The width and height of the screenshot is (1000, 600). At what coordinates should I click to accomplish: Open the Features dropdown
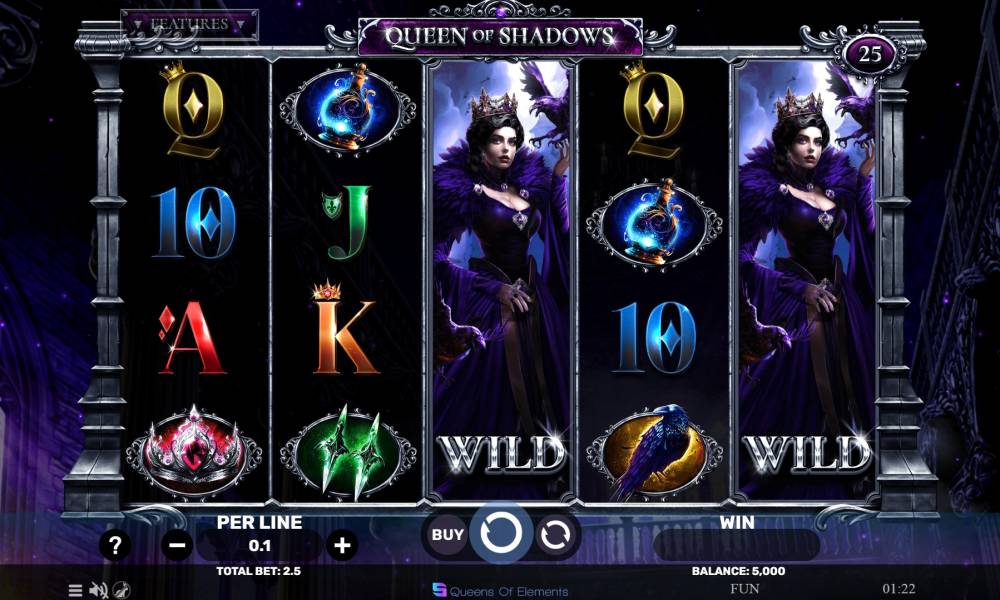point(190,24)
